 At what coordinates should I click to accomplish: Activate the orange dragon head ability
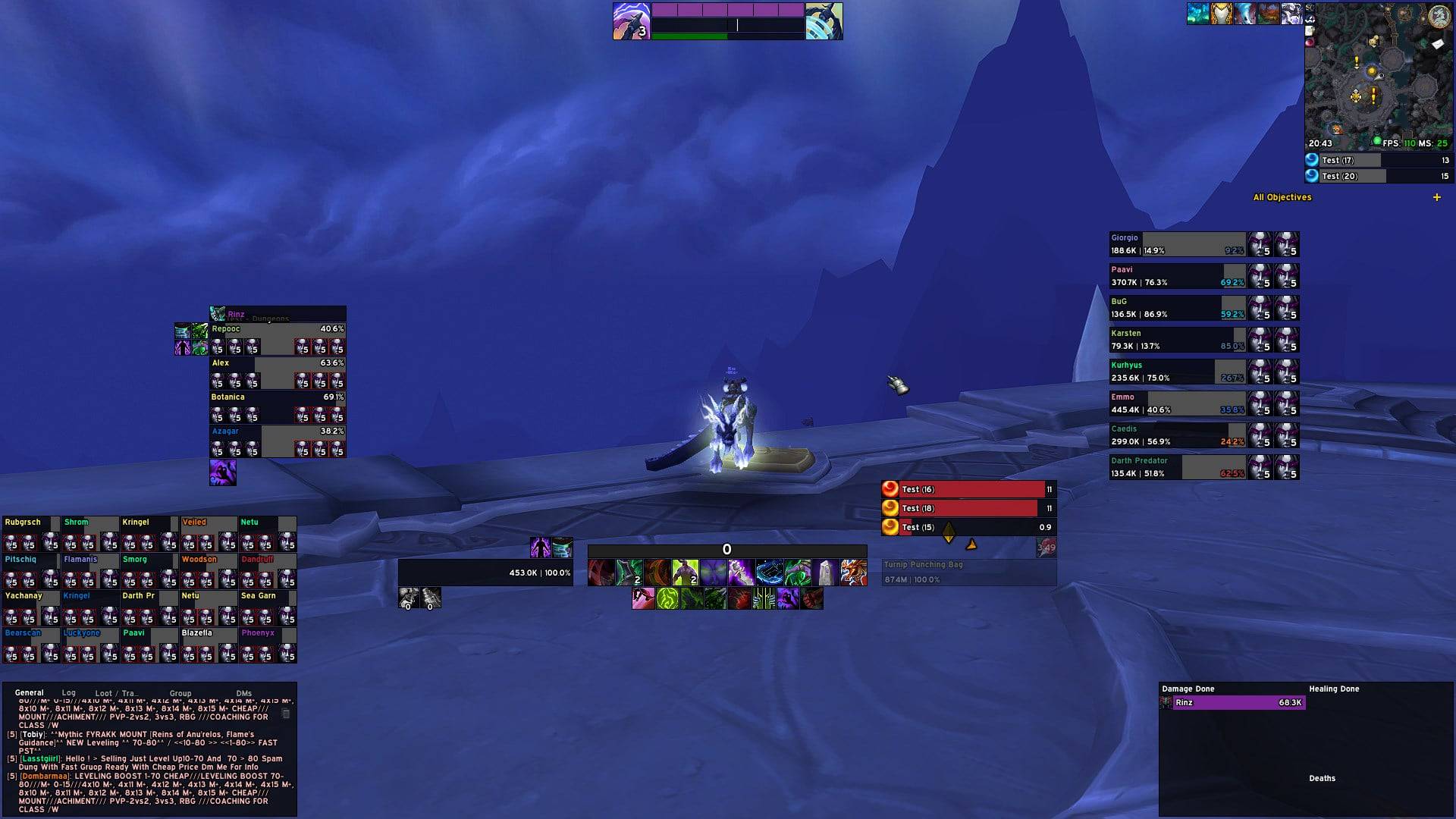(853, 573)
